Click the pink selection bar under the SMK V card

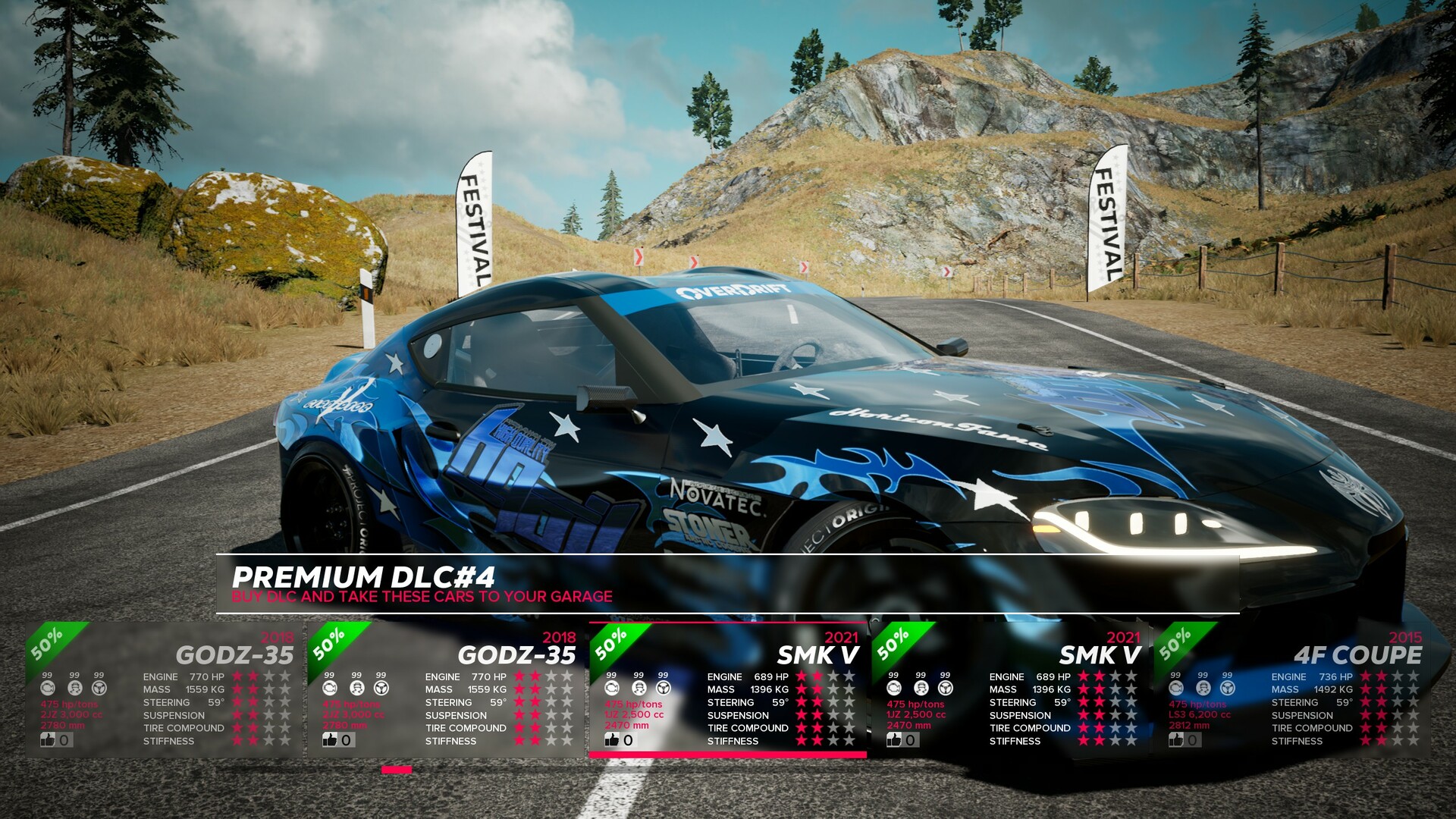[x=728, y=755]
